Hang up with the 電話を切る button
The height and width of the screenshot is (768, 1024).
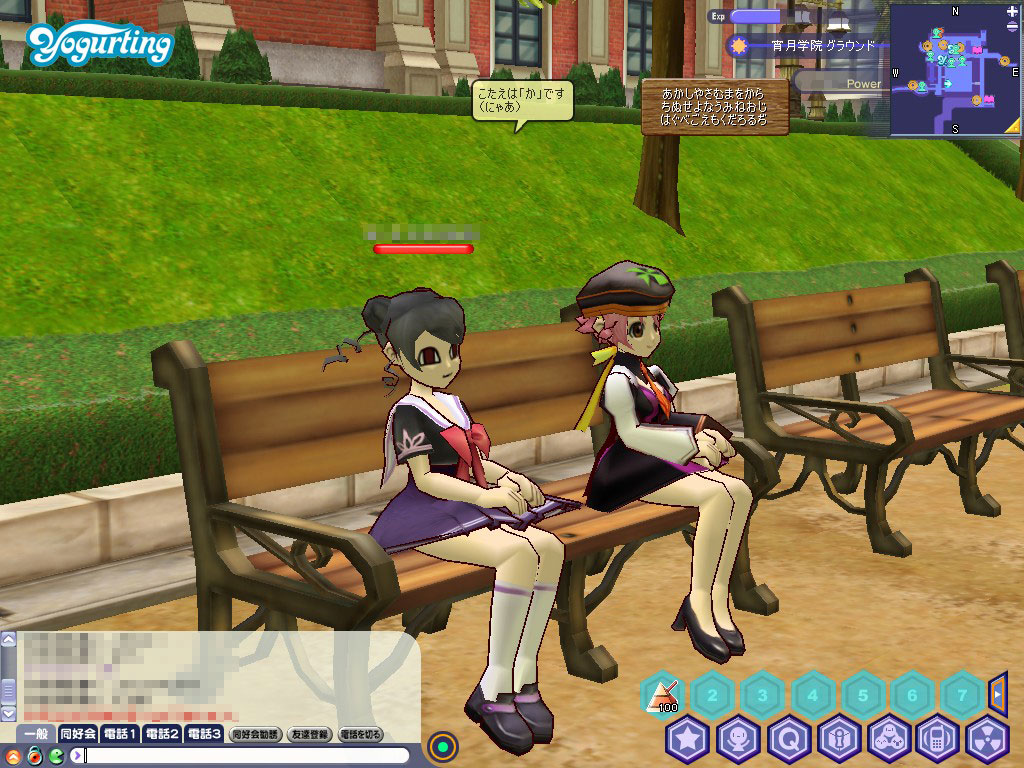coord(360,734)
